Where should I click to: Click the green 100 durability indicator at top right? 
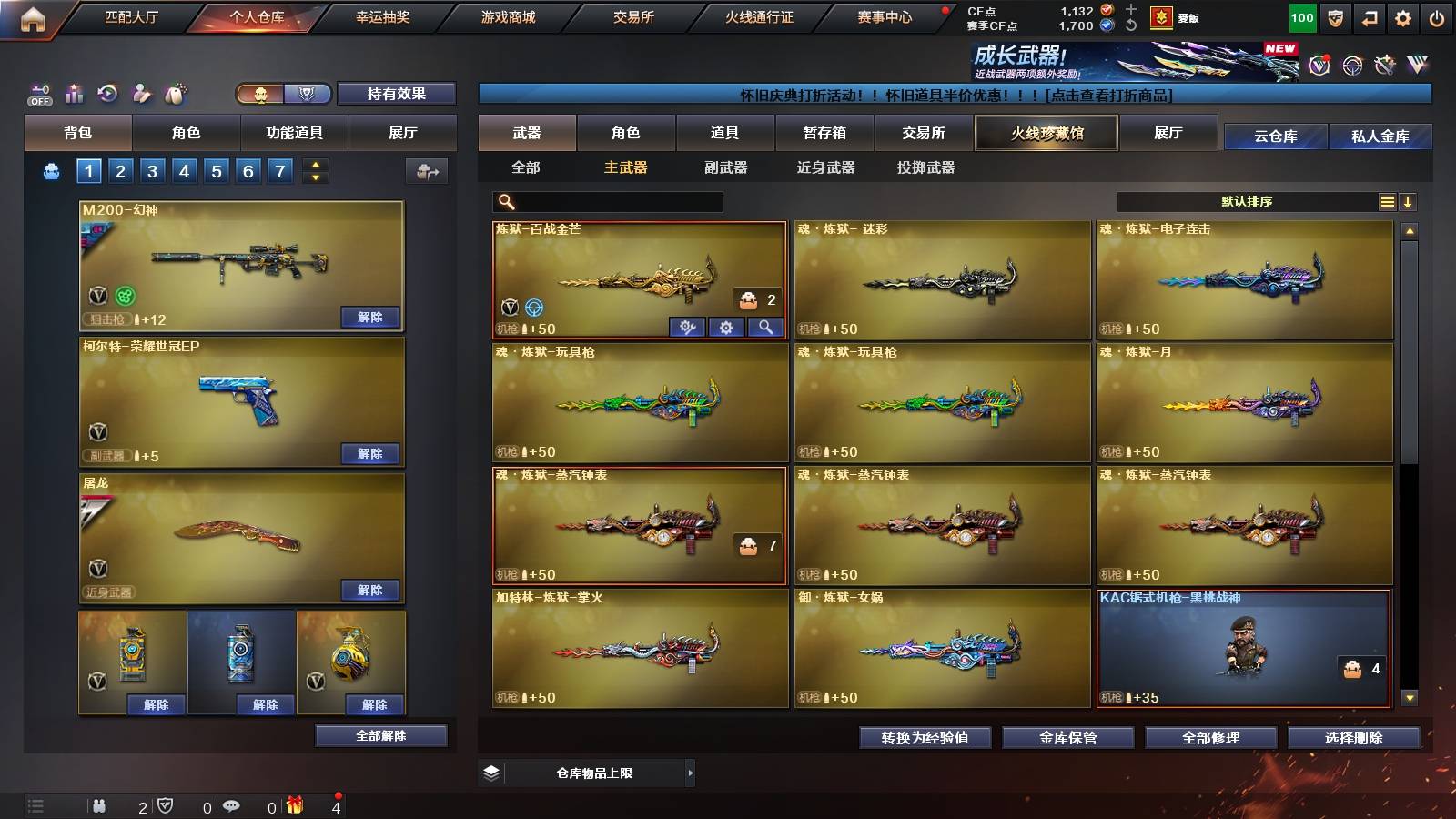tap(1301, 16)
